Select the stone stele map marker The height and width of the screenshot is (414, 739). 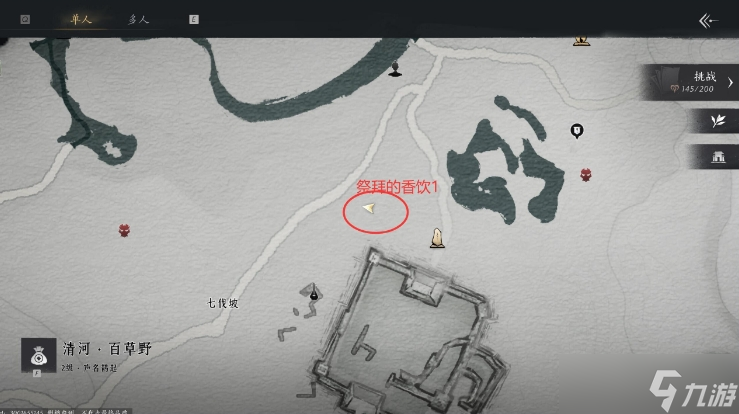436,237
